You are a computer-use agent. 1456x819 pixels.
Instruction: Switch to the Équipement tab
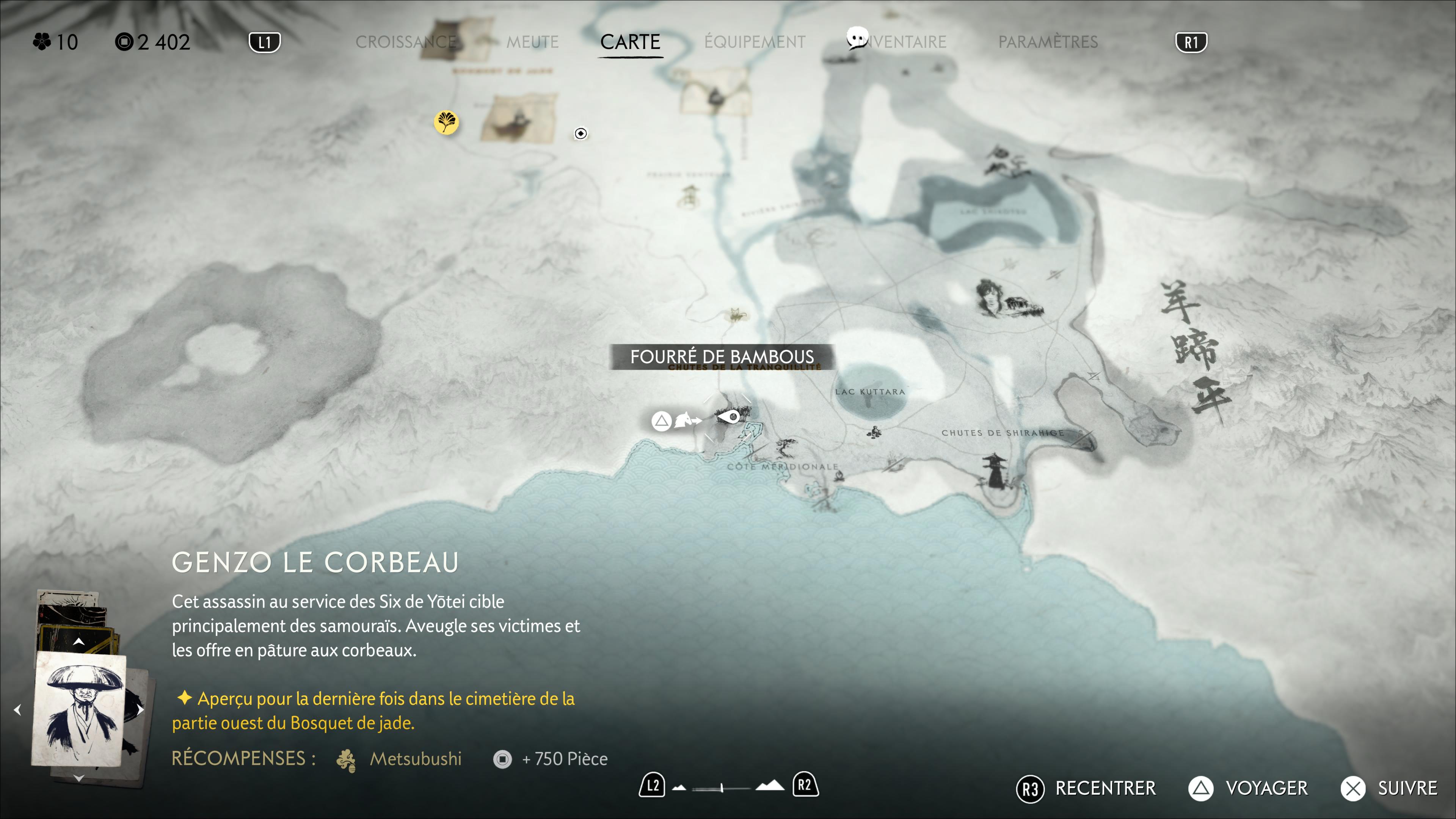pos(755,42)
